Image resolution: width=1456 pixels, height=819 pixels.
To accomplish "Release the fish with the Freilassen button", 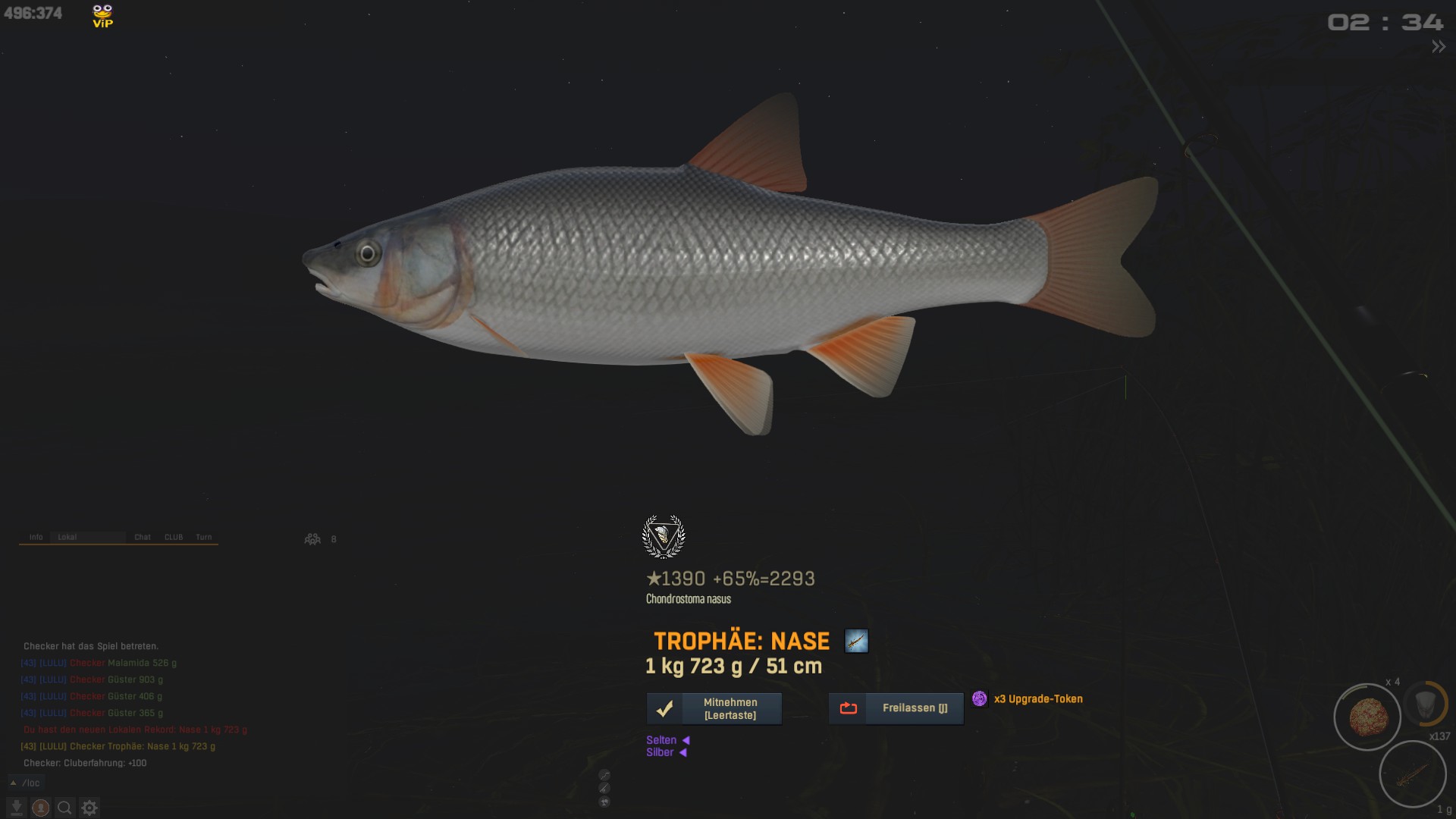I will [x=896, y=708].
